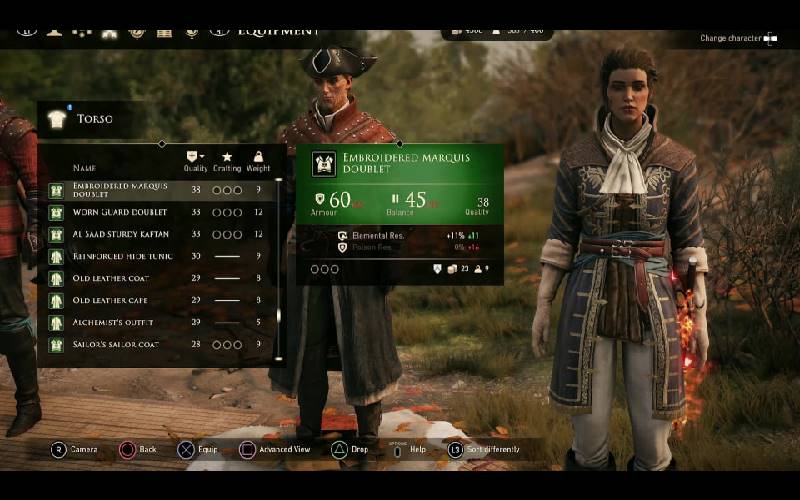The height and width of the screenshot is (500, 800).
Task: Click the torso list scrollbar
Action: click(x=278, y=270)
